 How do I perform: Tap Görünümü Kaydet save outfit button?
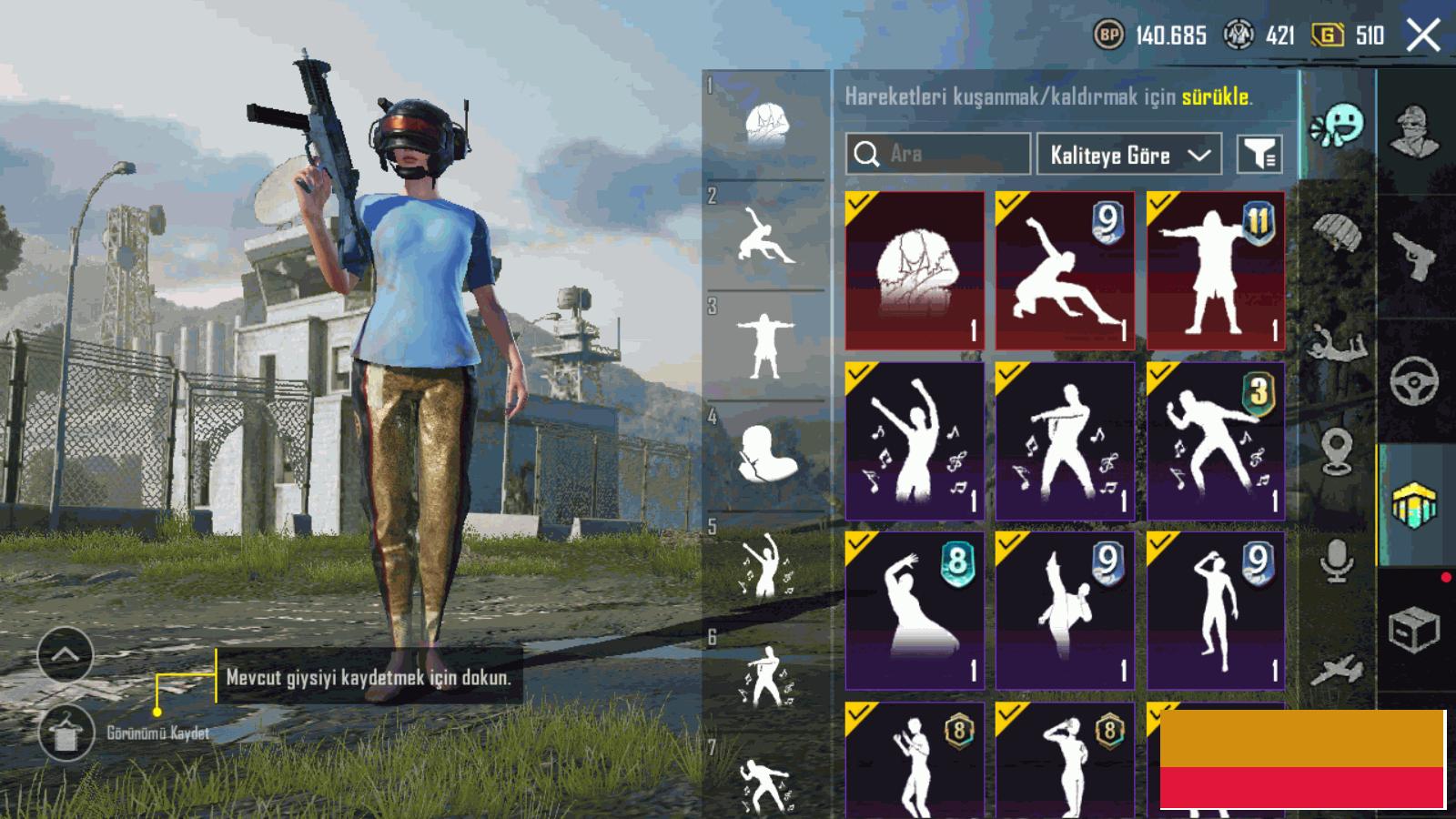[66, 733]
